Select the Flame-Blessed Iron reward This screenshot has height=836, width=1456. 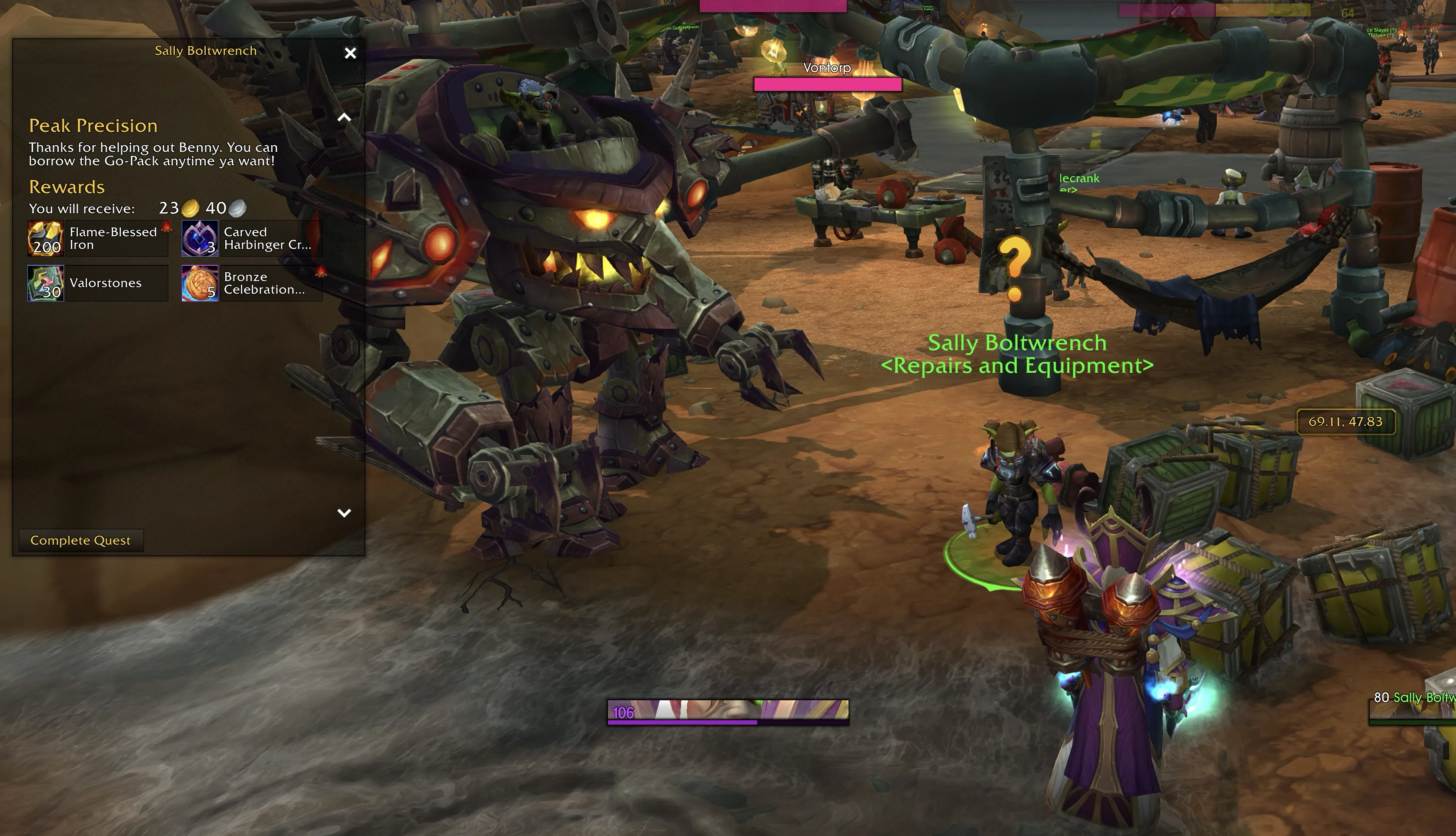click(x=98, y=238)
